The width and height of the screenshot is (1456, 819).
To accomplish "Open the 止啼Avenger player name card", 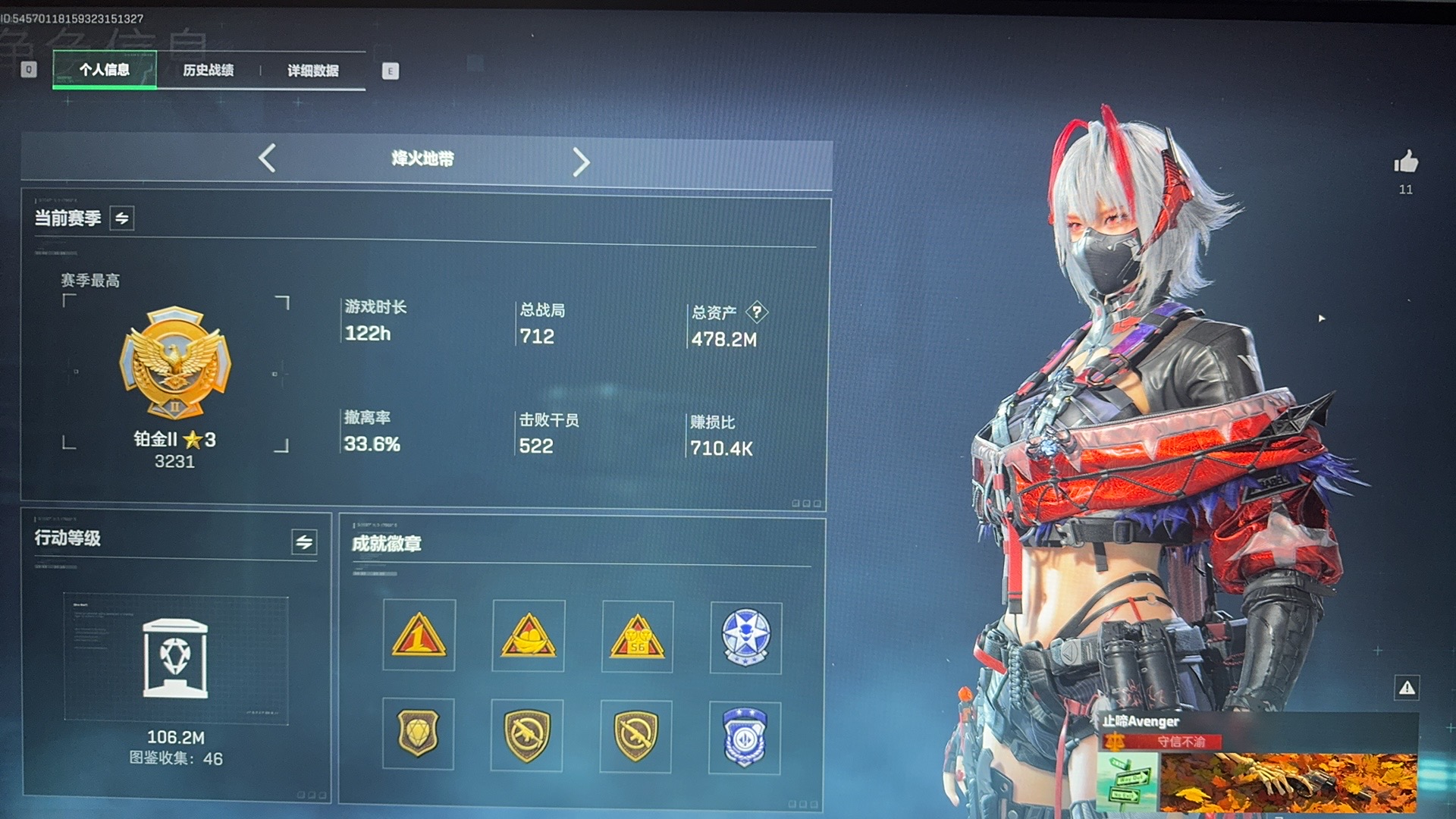I will click(1257, 762).
